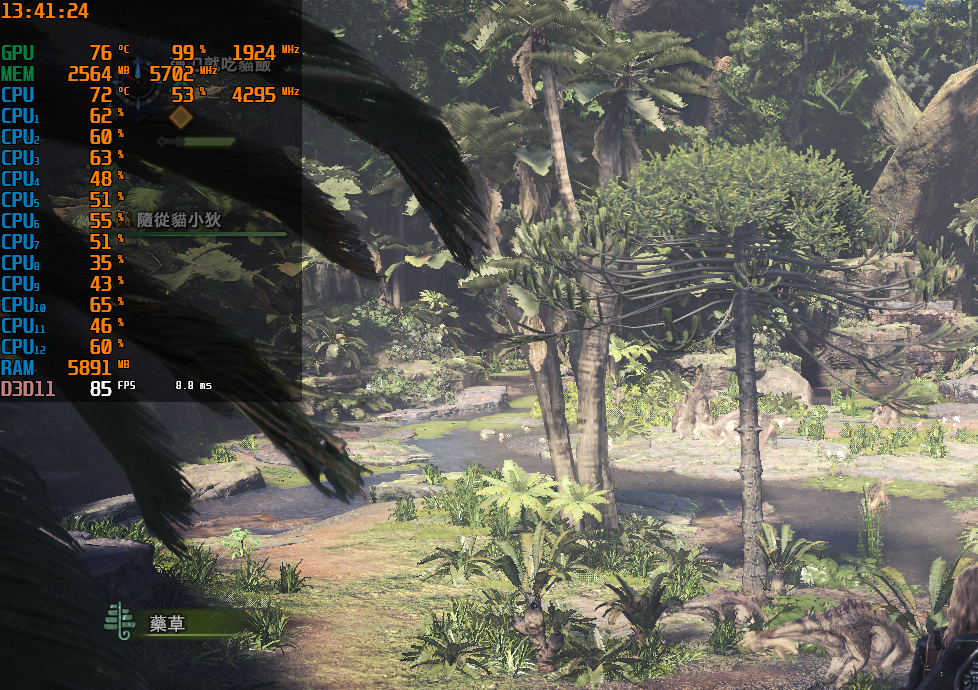
Task: Click the orange diamond status icon
Action: [x=180, y=117]
